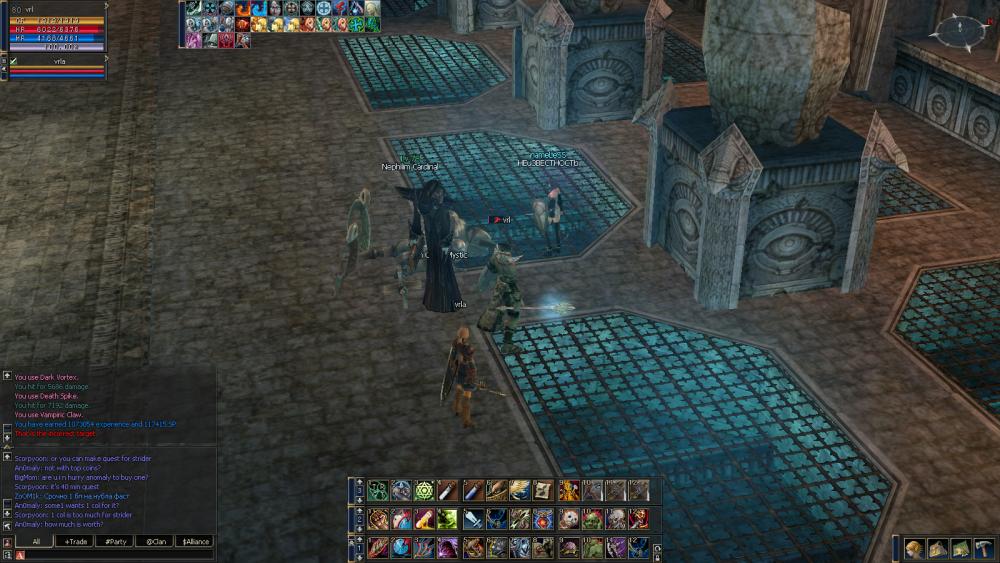Open the +Trade chat tab

tap(75, 541)
